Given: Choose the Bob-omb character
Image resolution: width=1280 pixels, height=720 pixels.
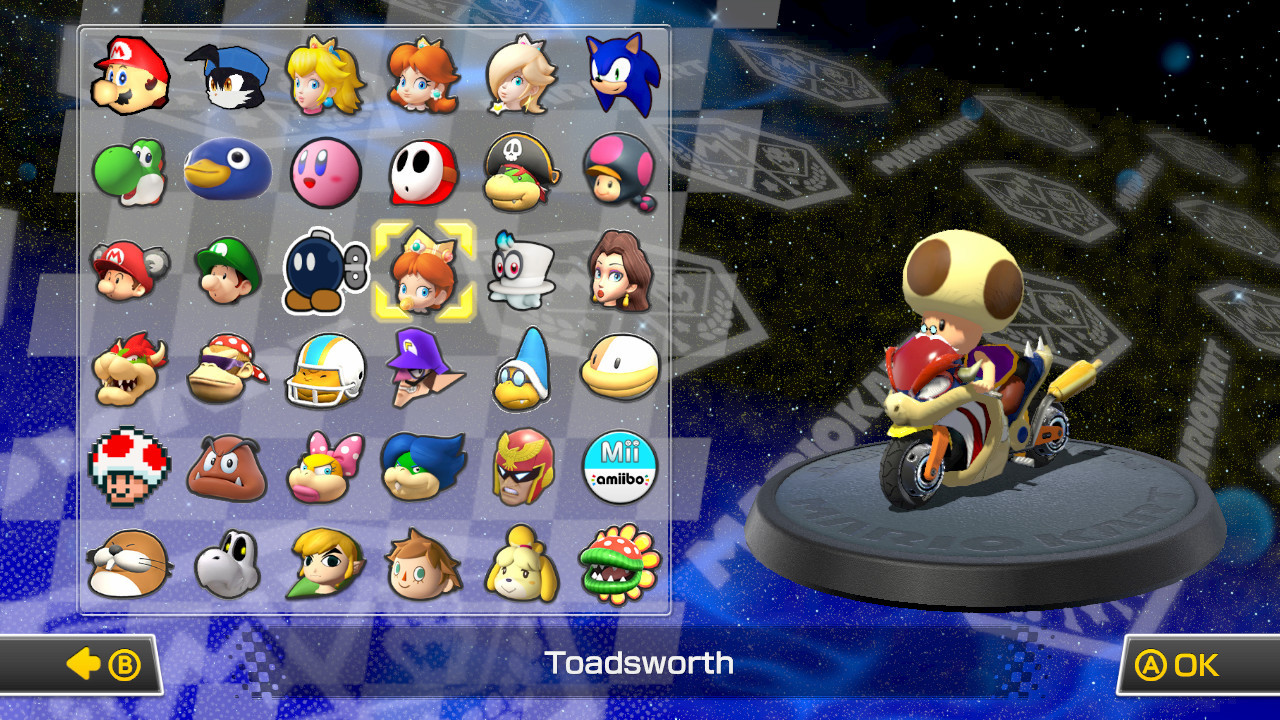Looking at the screenshot, I should 325,270.
